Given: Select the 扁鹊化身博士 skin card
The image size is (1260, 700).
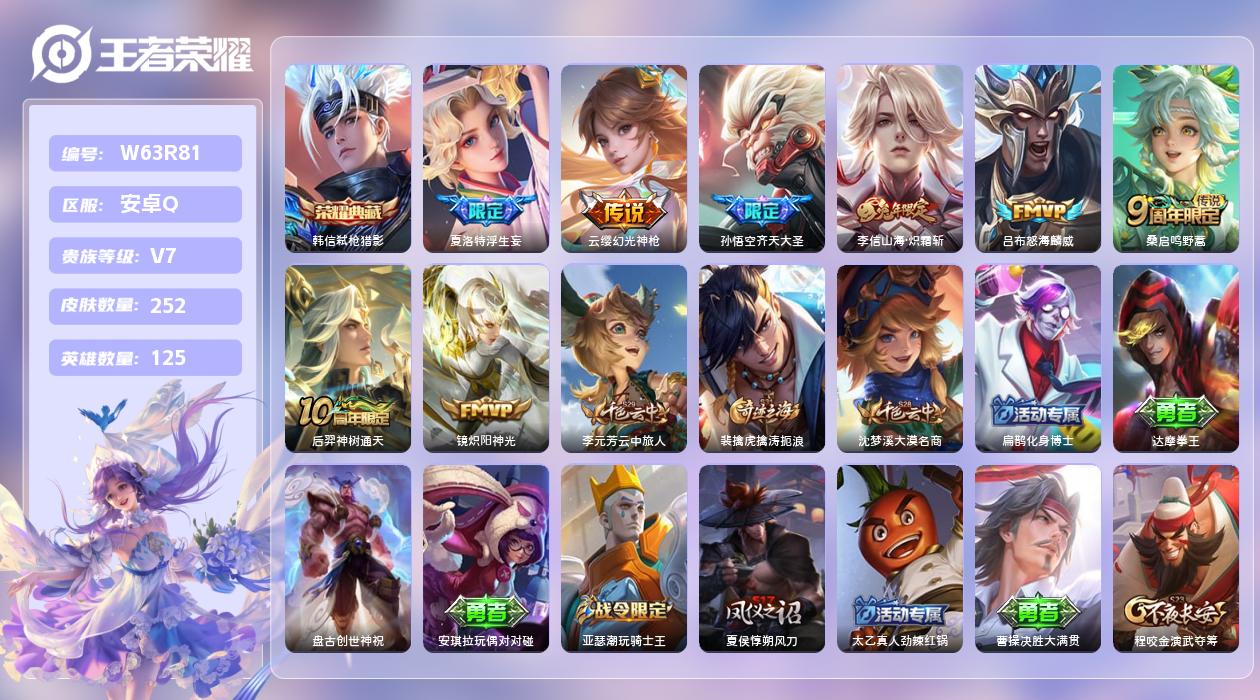Looking at the screenshot, I should pyautogui.click(x=1038, y=358).
